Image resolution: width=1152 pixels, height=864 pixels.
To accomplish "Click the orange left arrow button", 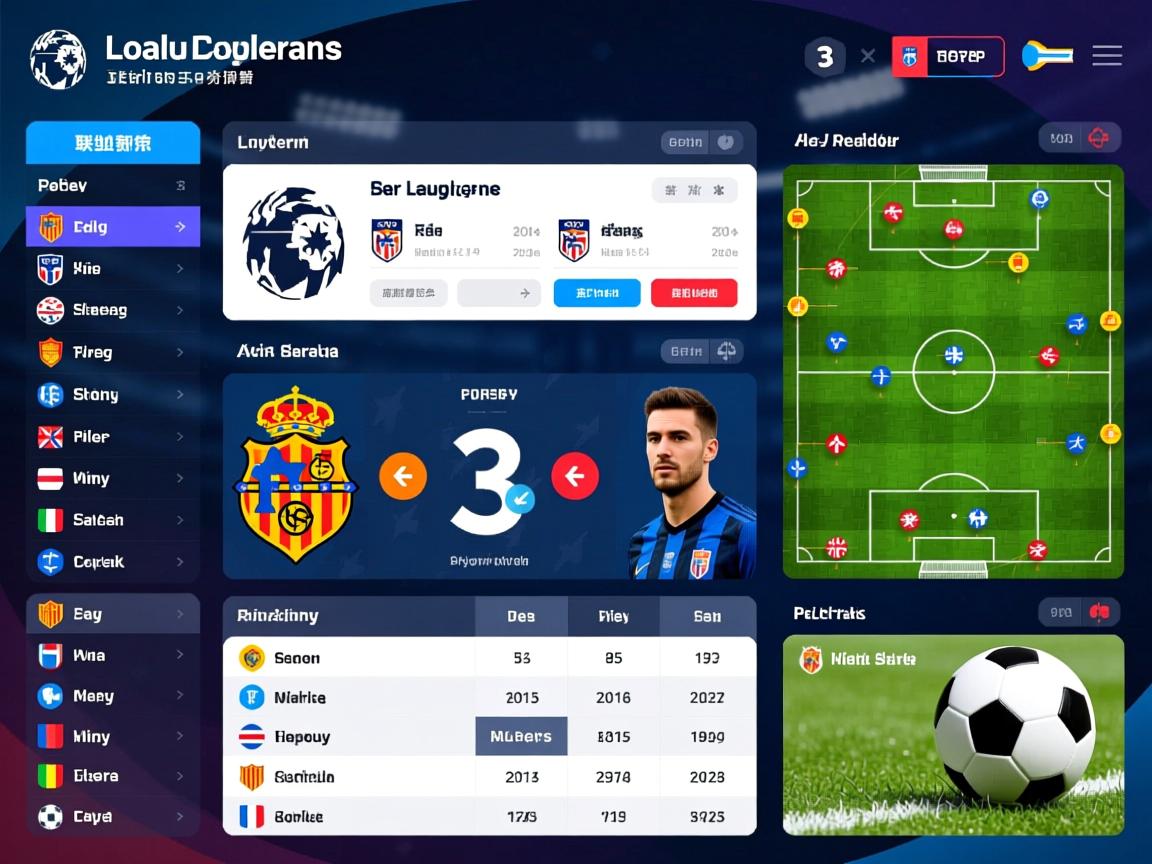I will pyautogui.click(x=402, y=476).
